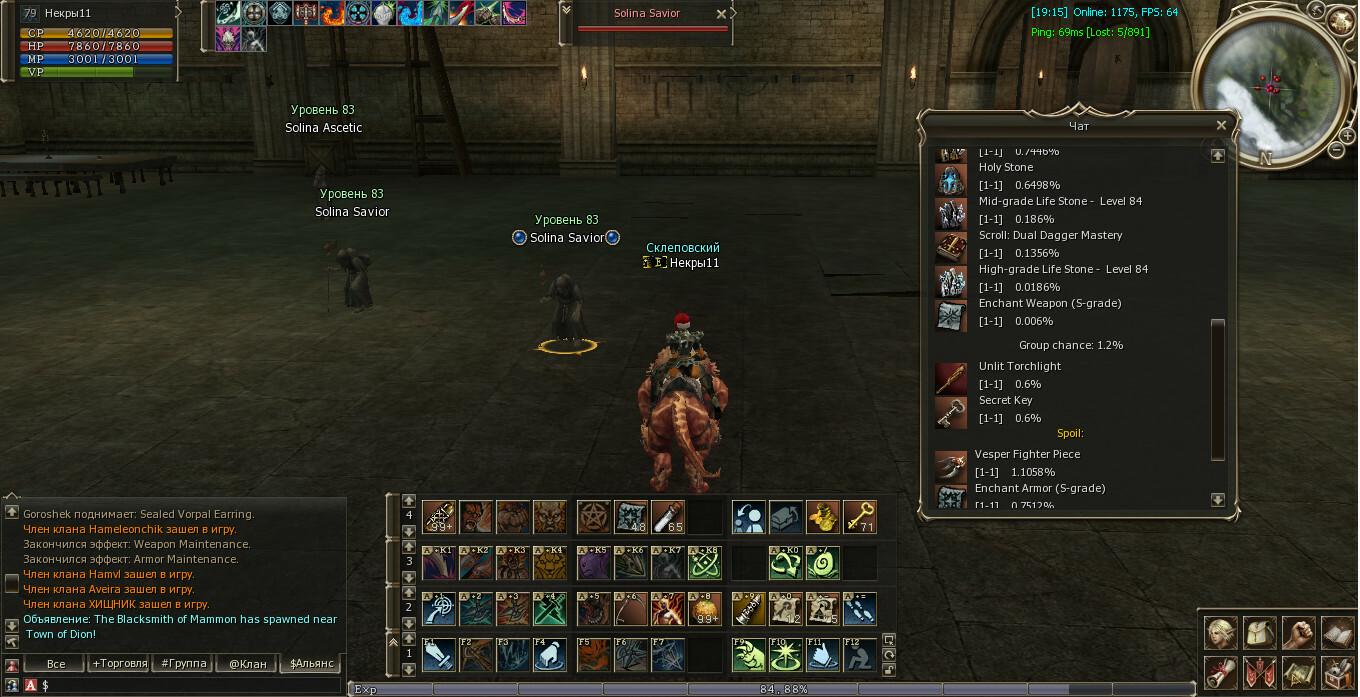Screen dimensions: 1360x697
Task: Open the quest scroll icon
Action: pos(1220,672)
